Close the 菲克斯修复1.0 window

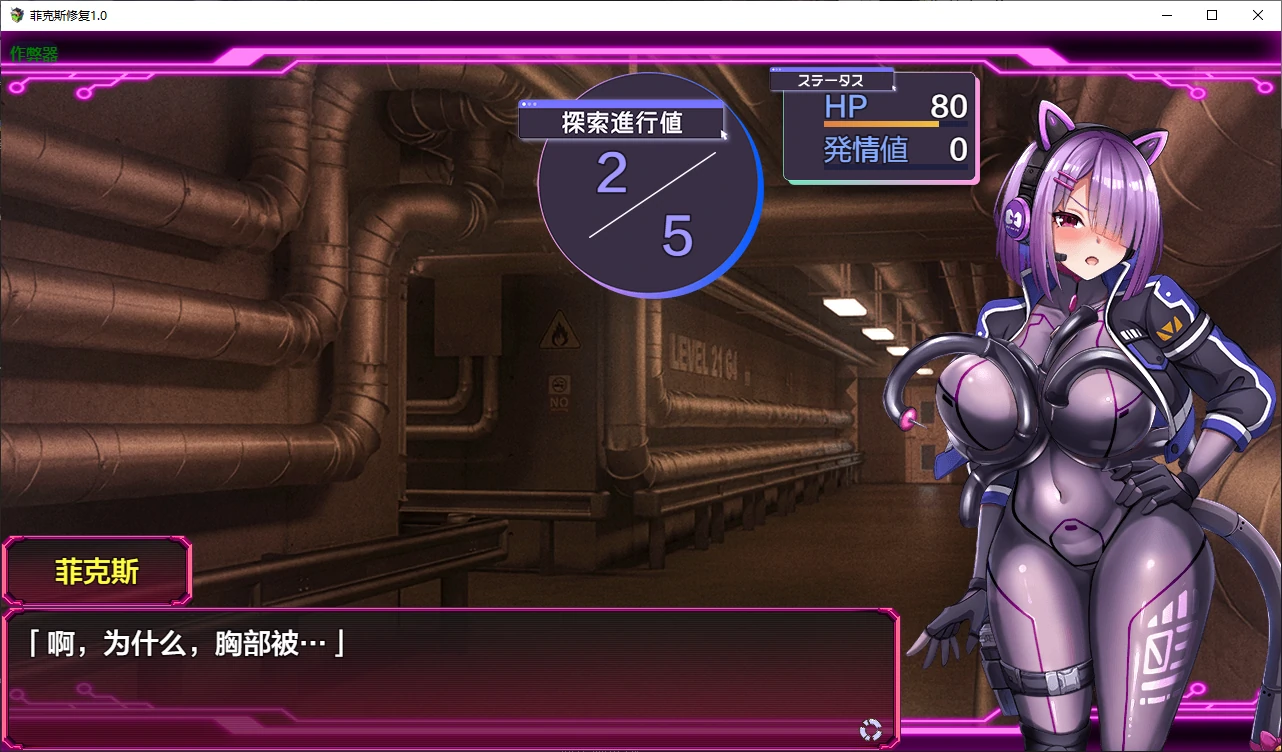[x=1258, y=15]
